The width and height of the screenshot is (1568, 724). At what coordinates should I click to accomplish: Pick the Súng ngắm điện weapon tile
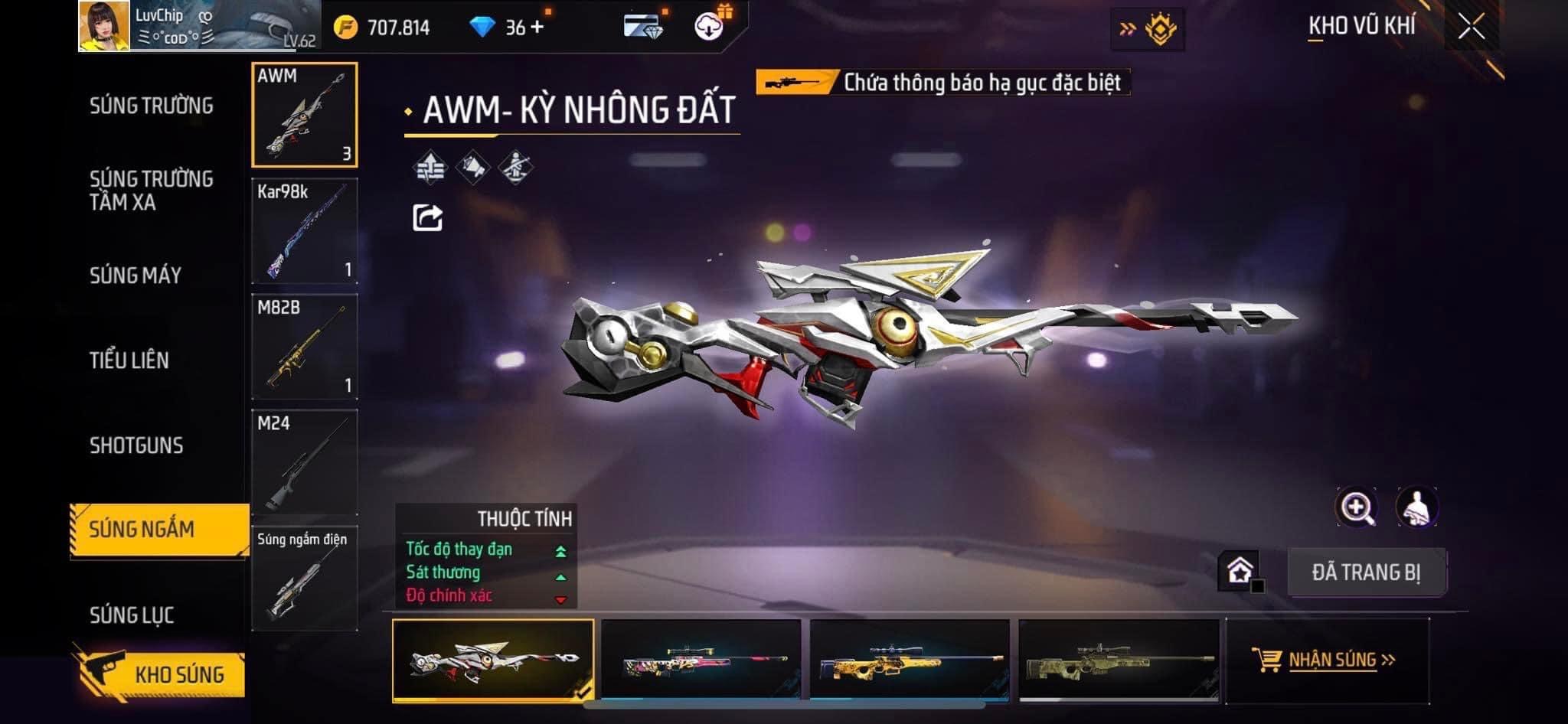[305, 578]
